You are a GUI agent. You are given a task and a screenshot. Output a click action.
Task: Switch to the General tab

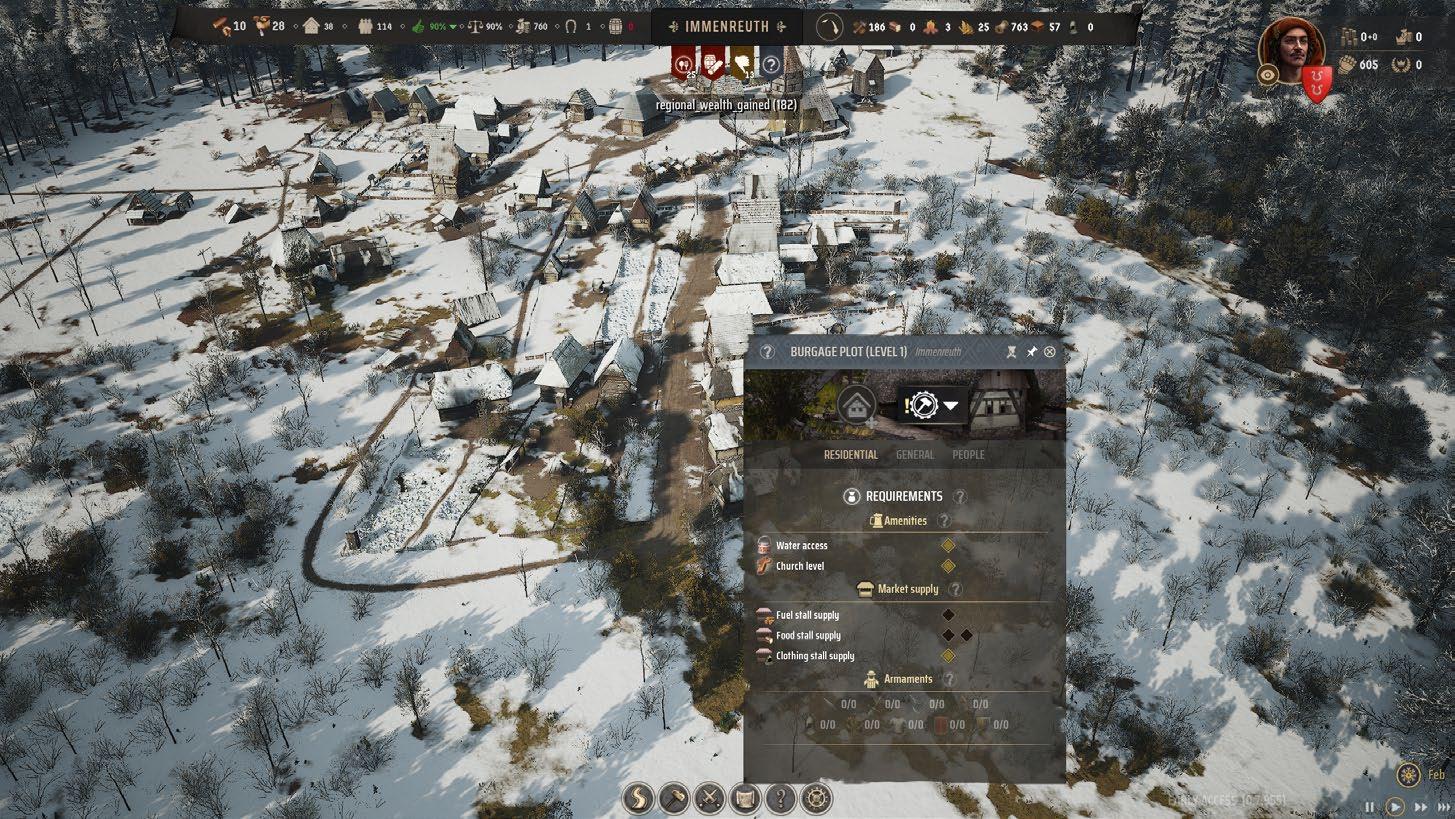(915, 455)
